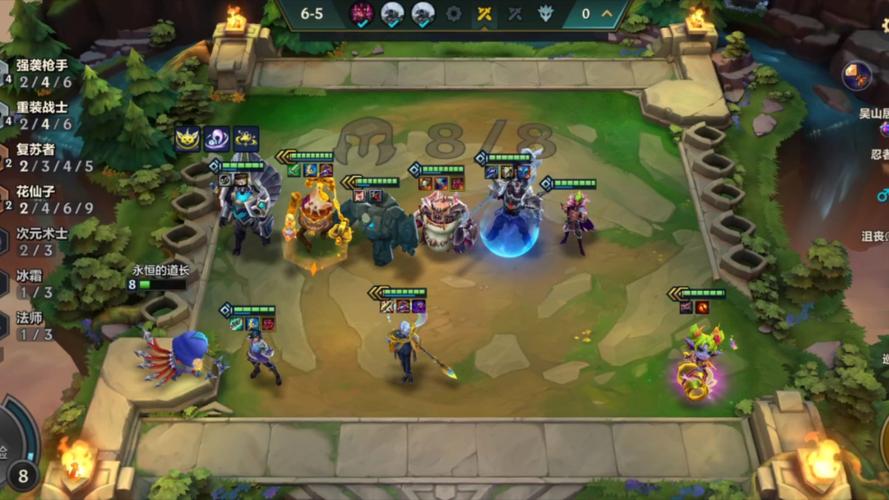Expand the top bar arrow button

coord(609,14)
